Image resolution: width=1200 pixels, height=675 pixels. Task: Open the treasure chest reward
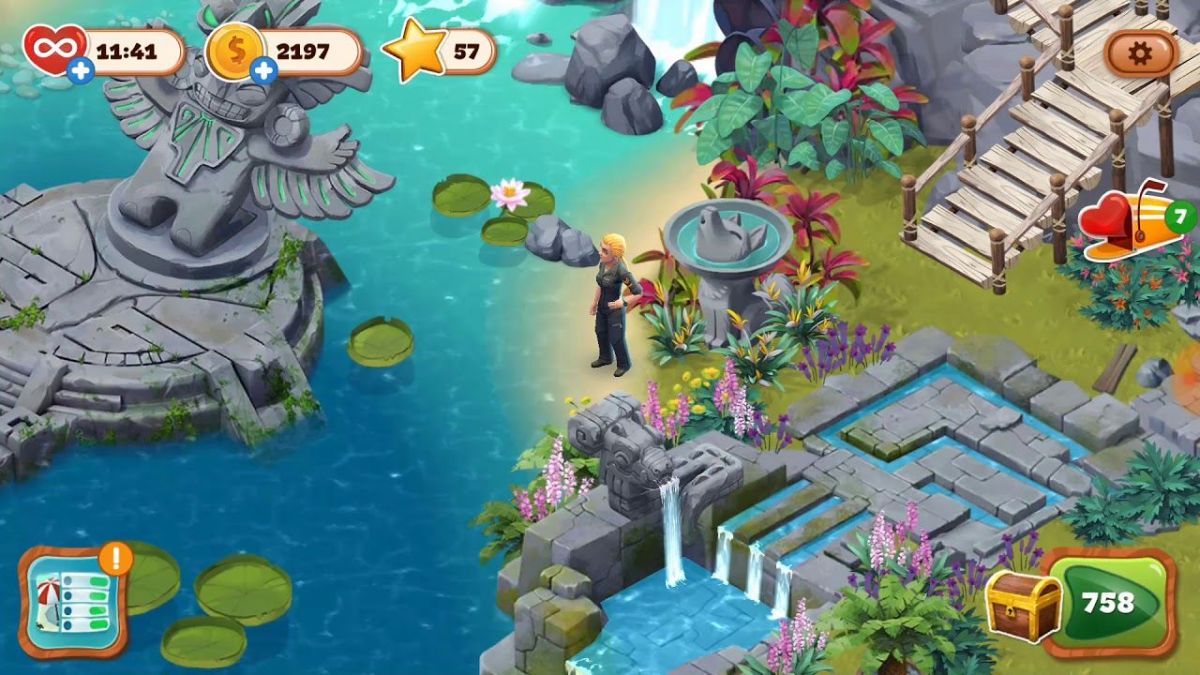coord(1023,605)
